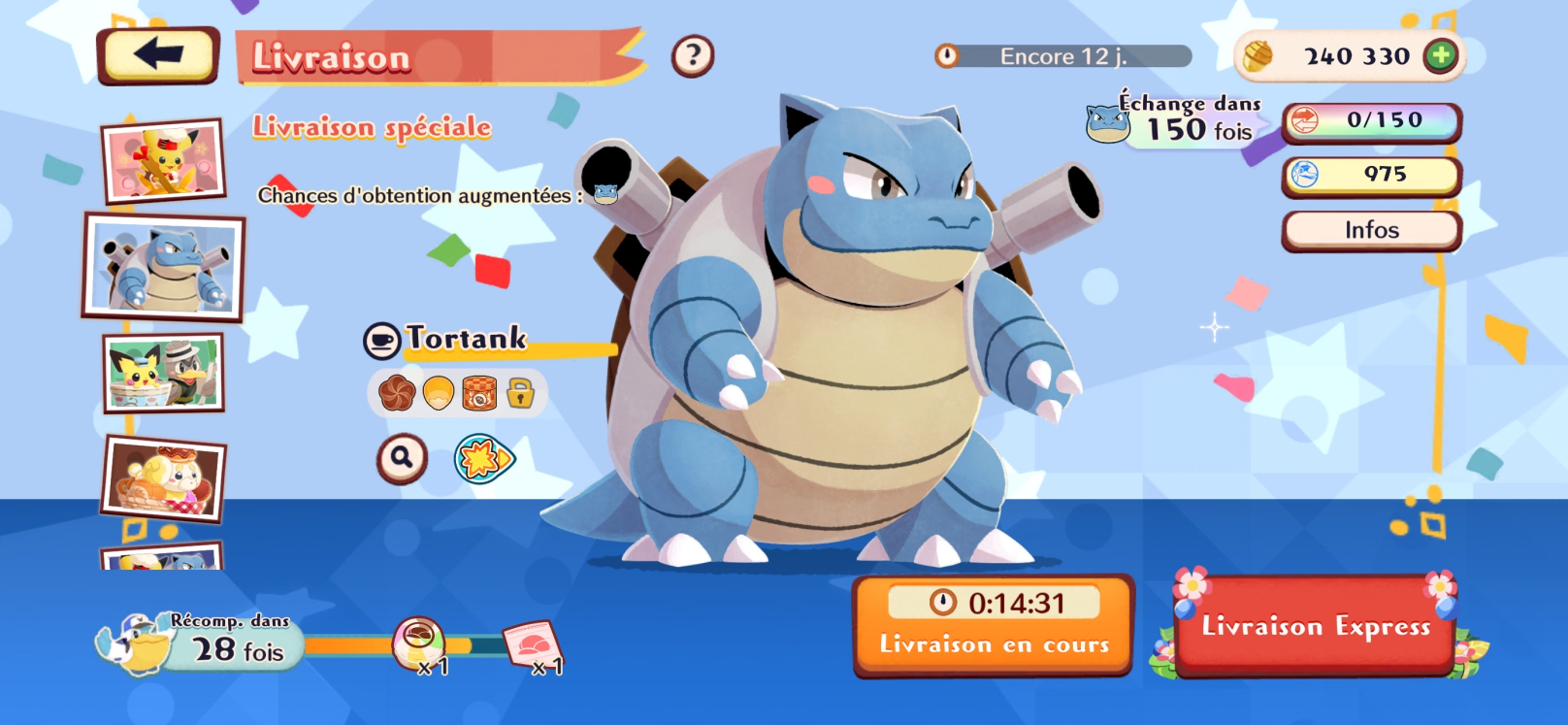View the pudding dish reward
This screenshot has height=725, width=1568.
[x=420, y=642]
